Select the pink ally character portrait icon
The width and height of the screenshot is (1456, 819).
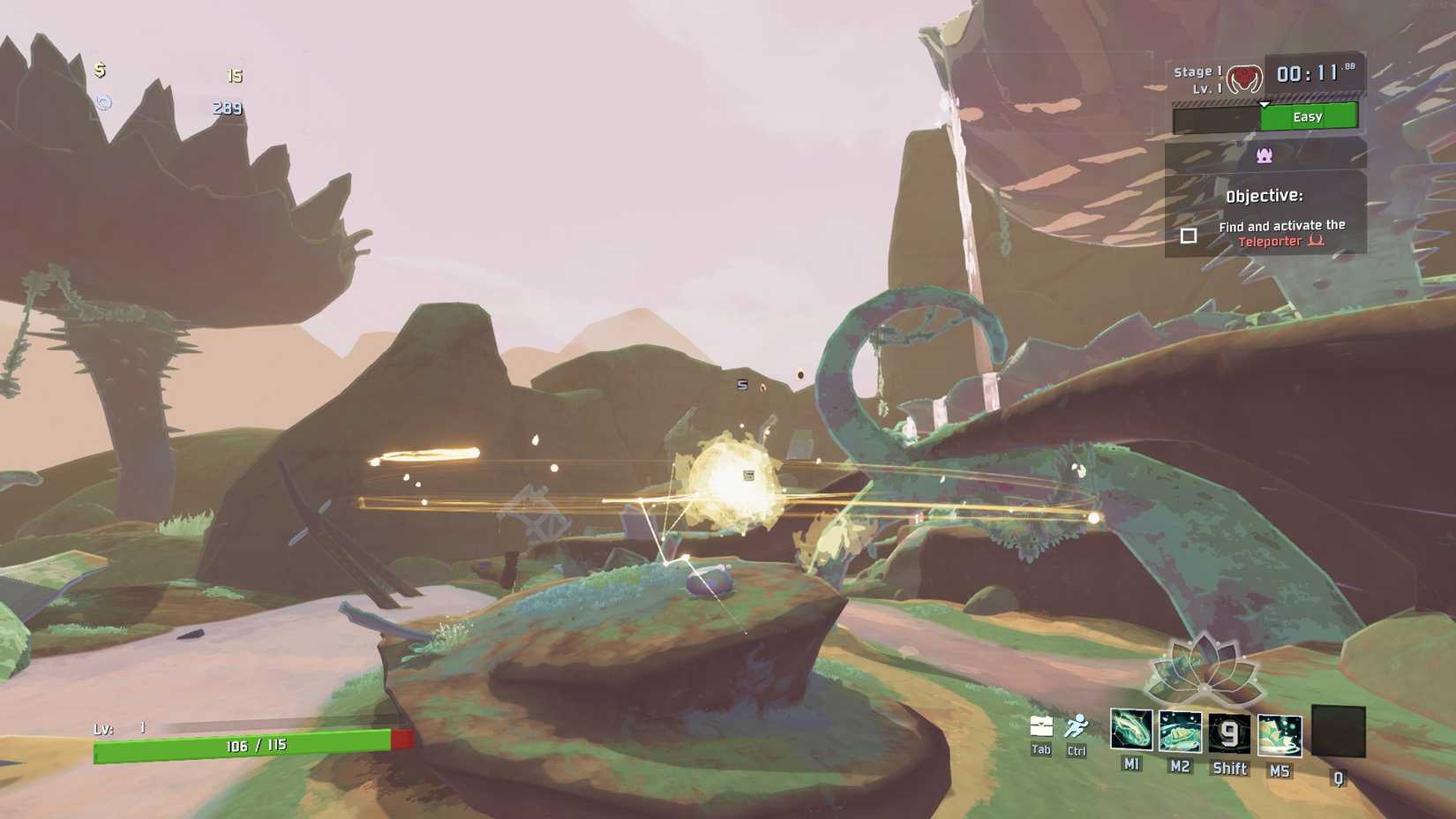(1265, 155)
